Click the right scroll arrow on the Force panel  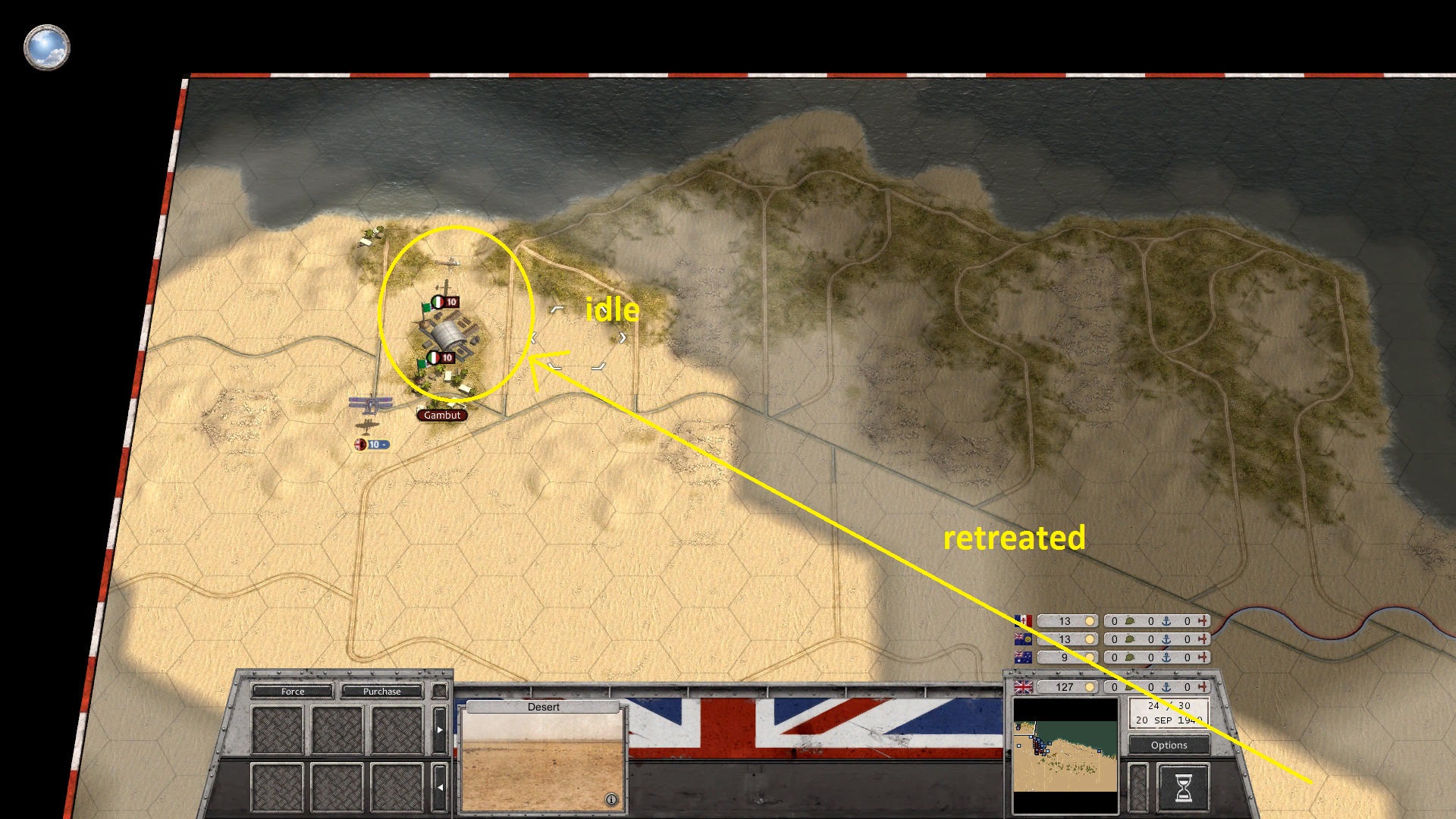click(x=440, y=730)
